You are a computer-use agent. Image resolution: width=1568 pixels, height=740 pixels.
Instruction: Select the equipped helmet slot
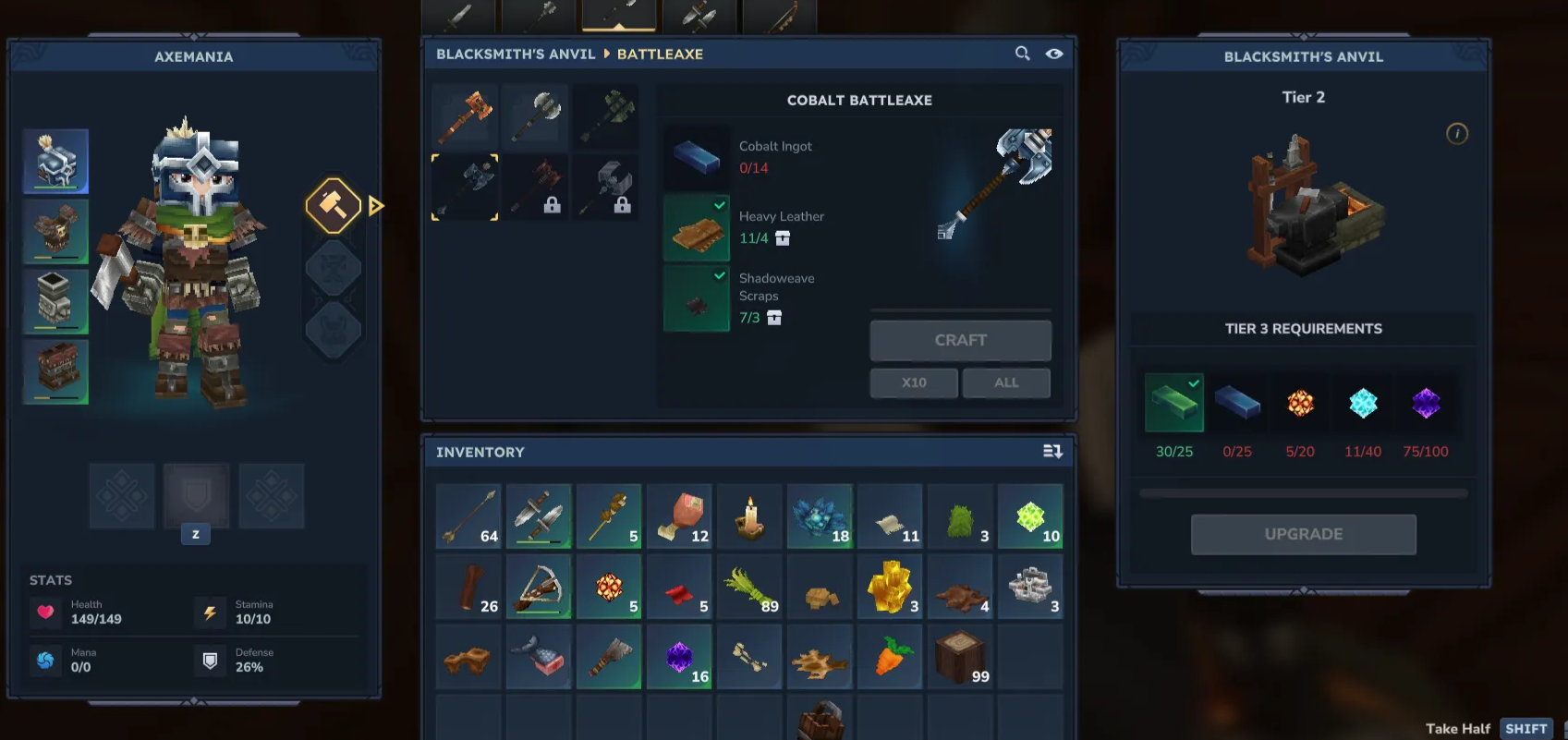pyautogui.click(x=56, y=161)
